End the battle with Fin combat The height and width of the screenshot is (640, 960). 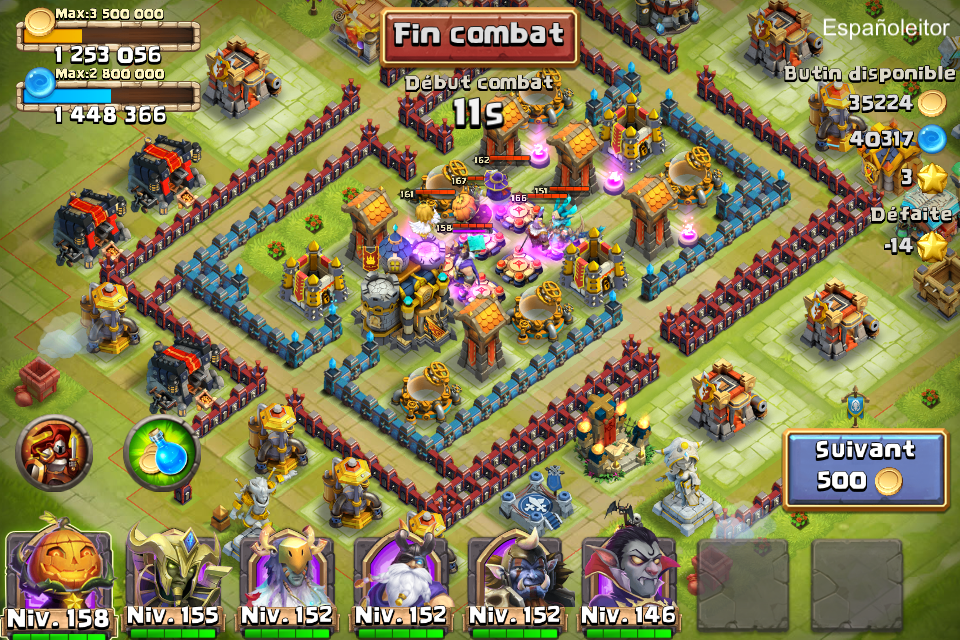click(478, 36)
